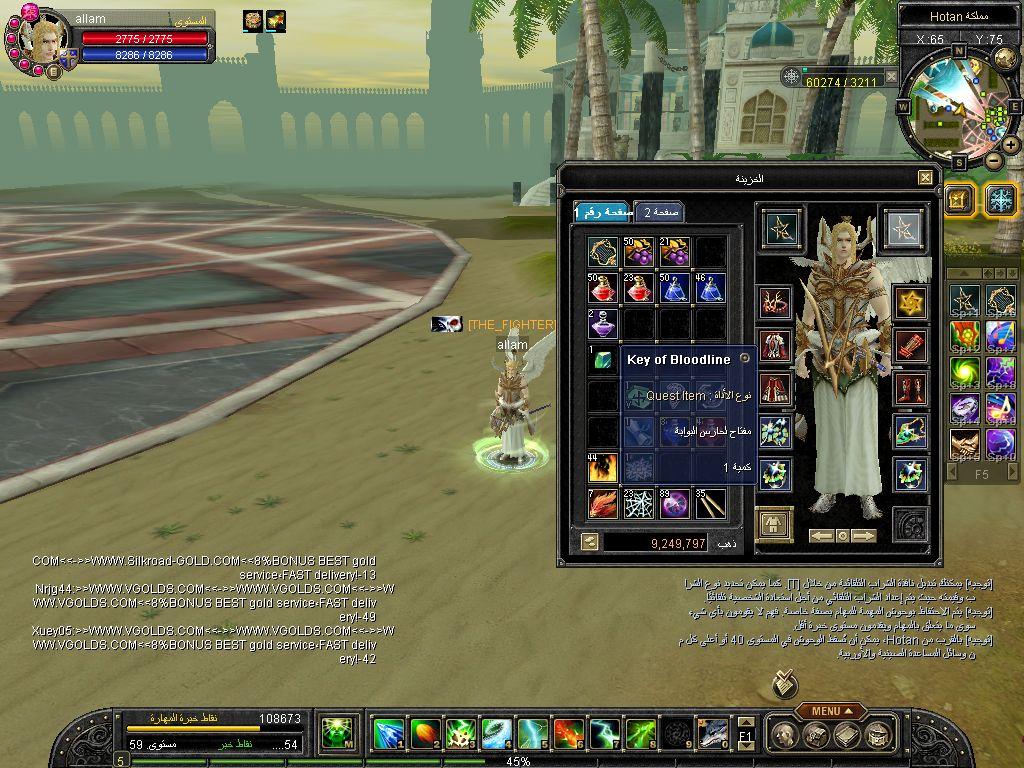Select the Key of Bloodline green gem item
This screenshot has width=1024, height=768.
(x=602, y=360)
